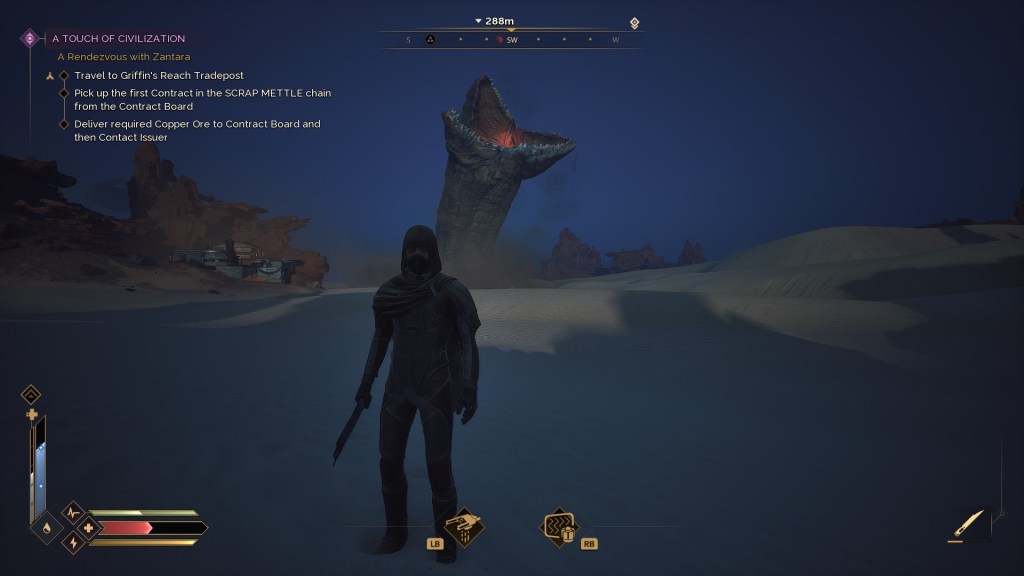Click the compass bar heading strip

(x=511, y=40)
